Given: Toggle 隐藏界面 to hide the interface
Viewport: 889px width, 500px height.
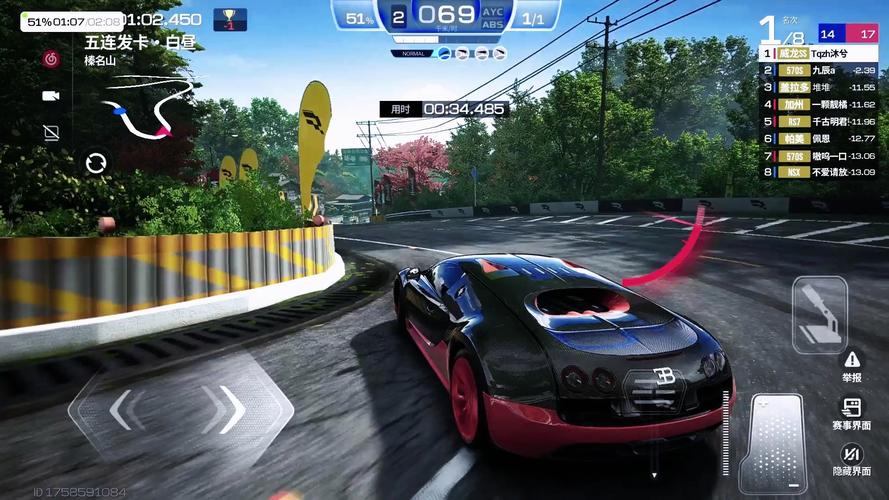Looking at the screenshot, I should [851, 459].
